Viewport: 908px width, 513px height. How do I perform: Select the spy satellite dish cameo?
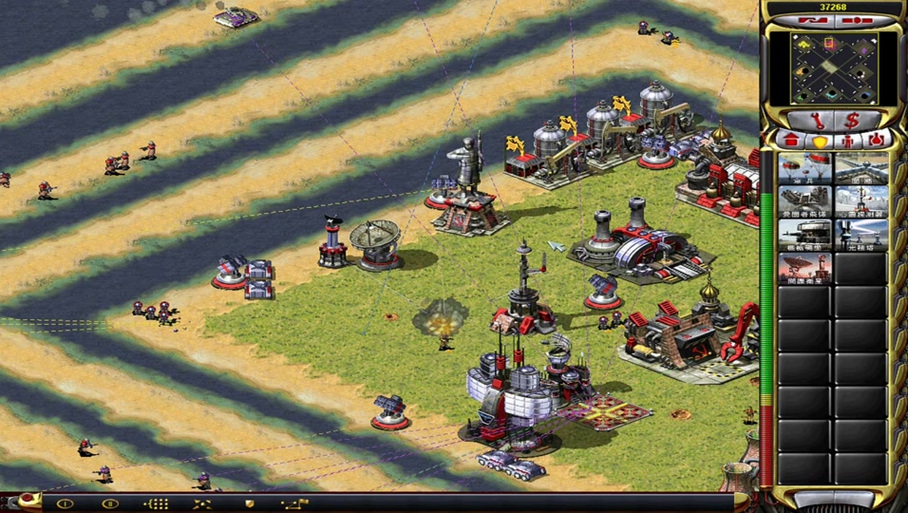coord(804,268)
